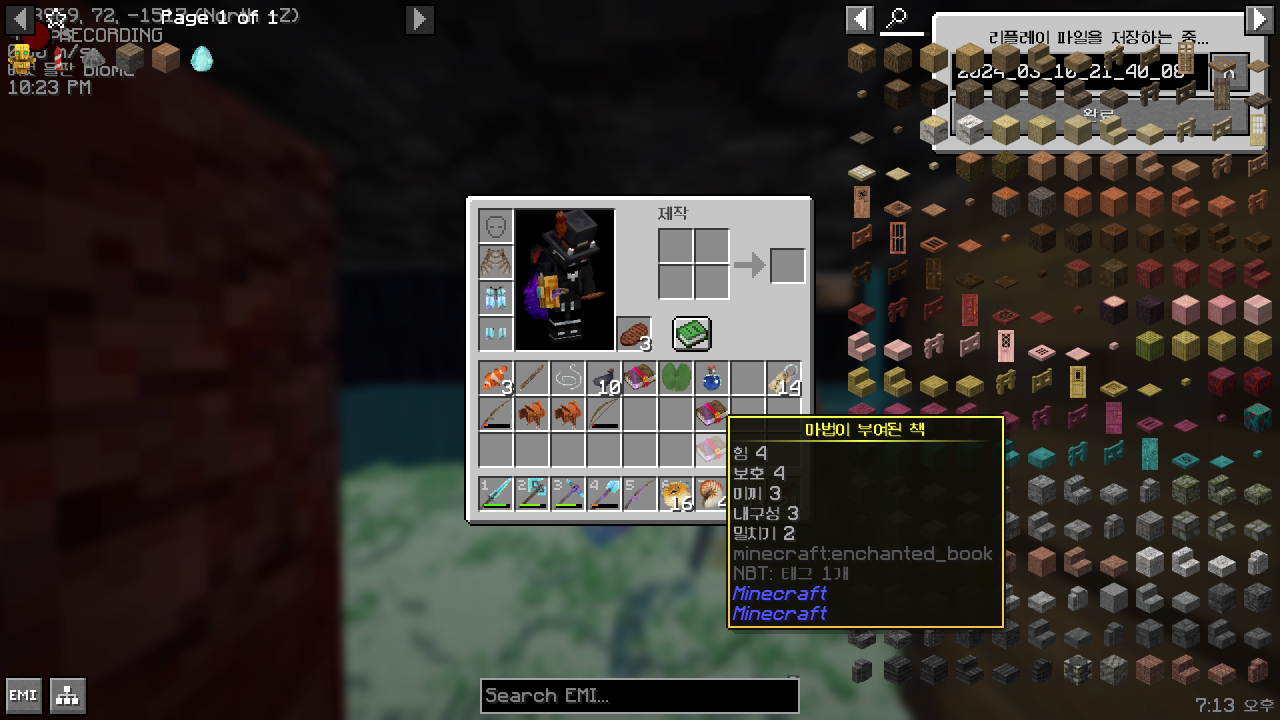Go to next EMI item index page

click(1258, 19)
